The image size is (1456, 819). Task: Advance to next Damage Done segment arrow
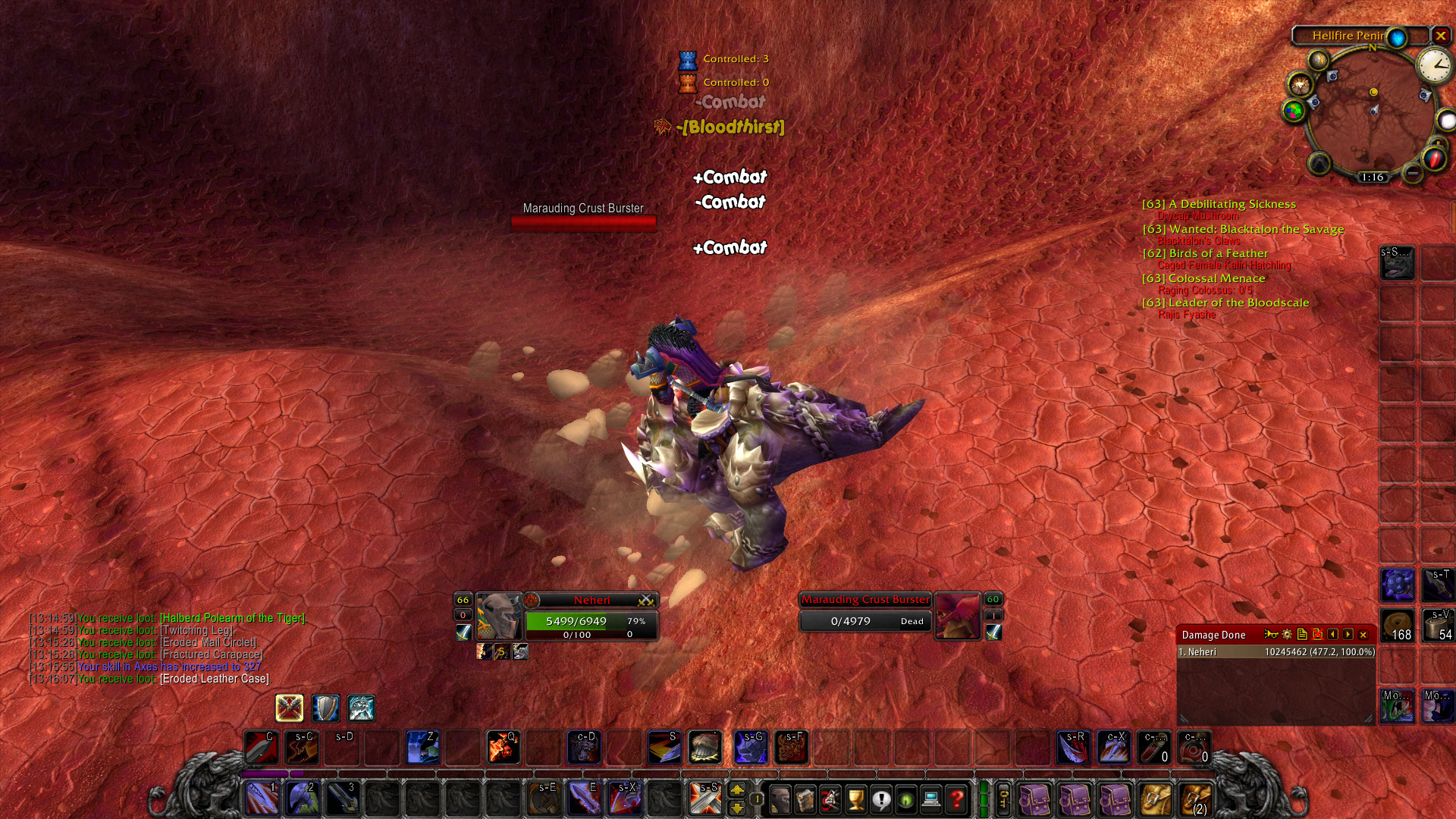tap(1348, 635)
